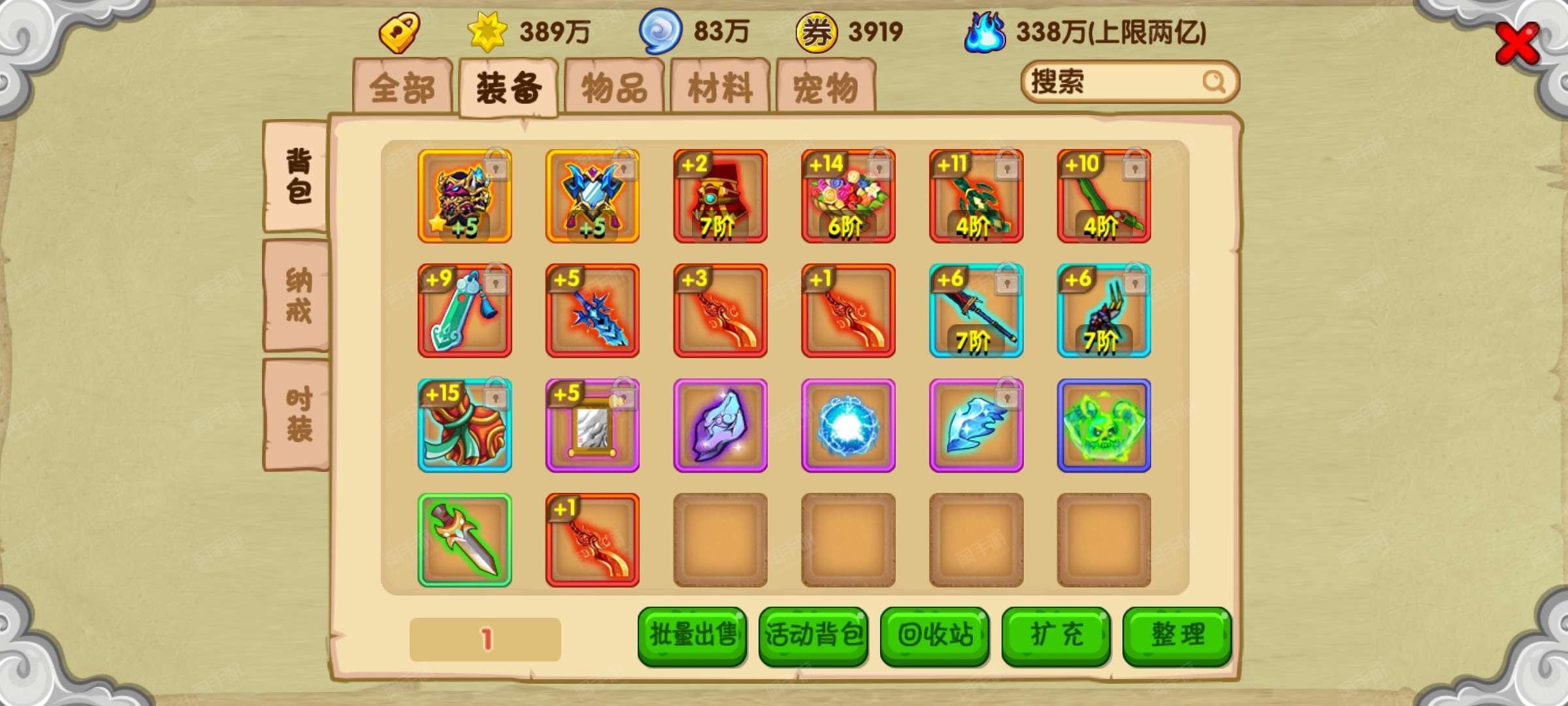Click the padlock icon beside the currencies

click(x=400, y=31)
